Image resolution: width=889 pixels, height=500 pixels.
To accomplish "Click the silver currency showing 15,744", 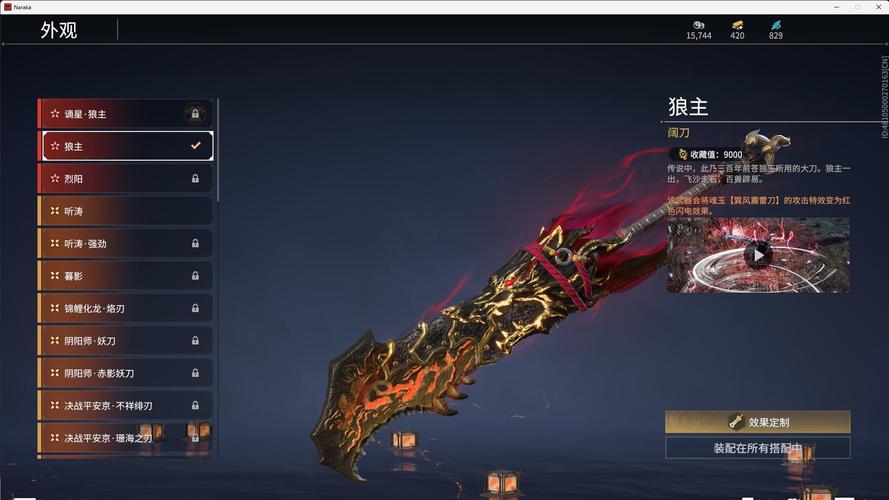I will (699, 29).
